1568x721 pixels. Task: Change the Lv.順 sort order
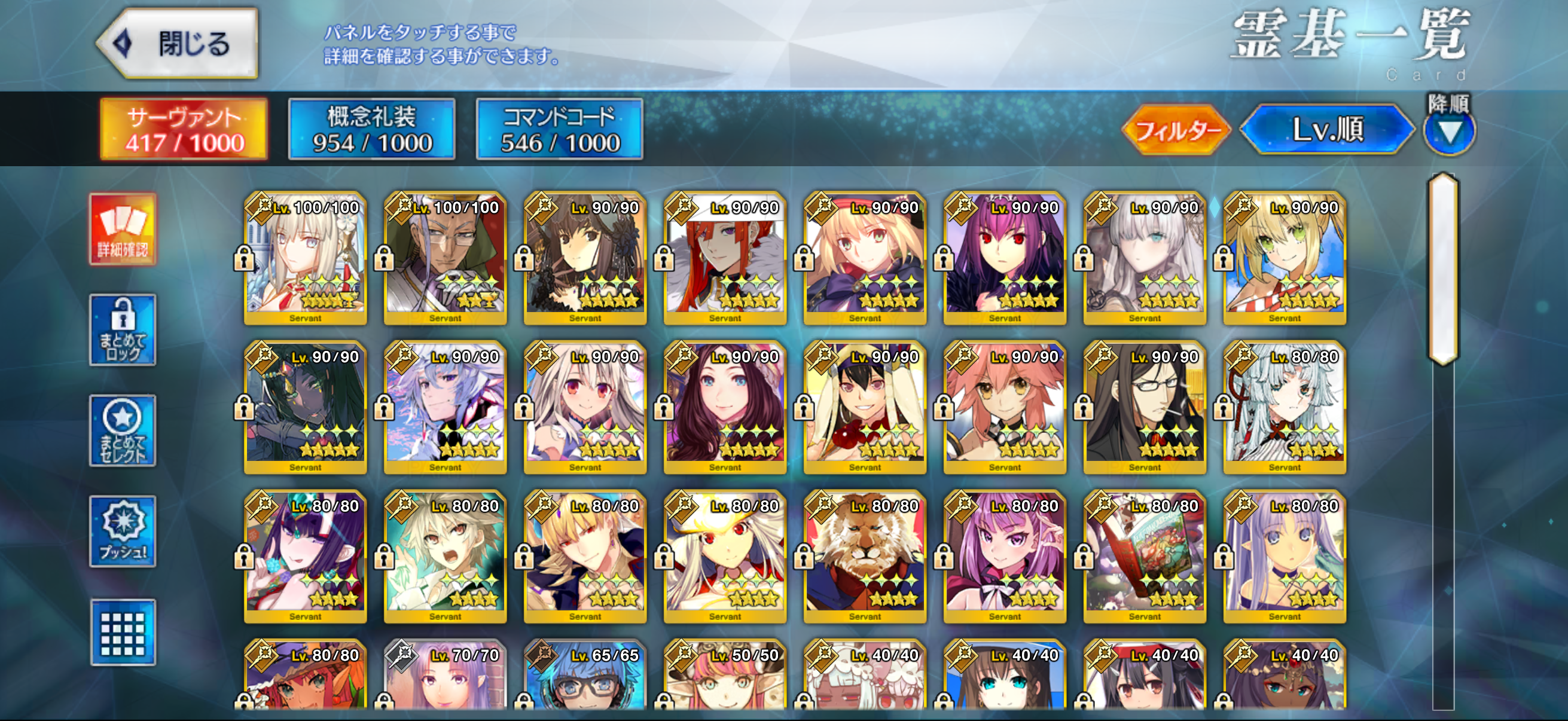(1327, 130)
